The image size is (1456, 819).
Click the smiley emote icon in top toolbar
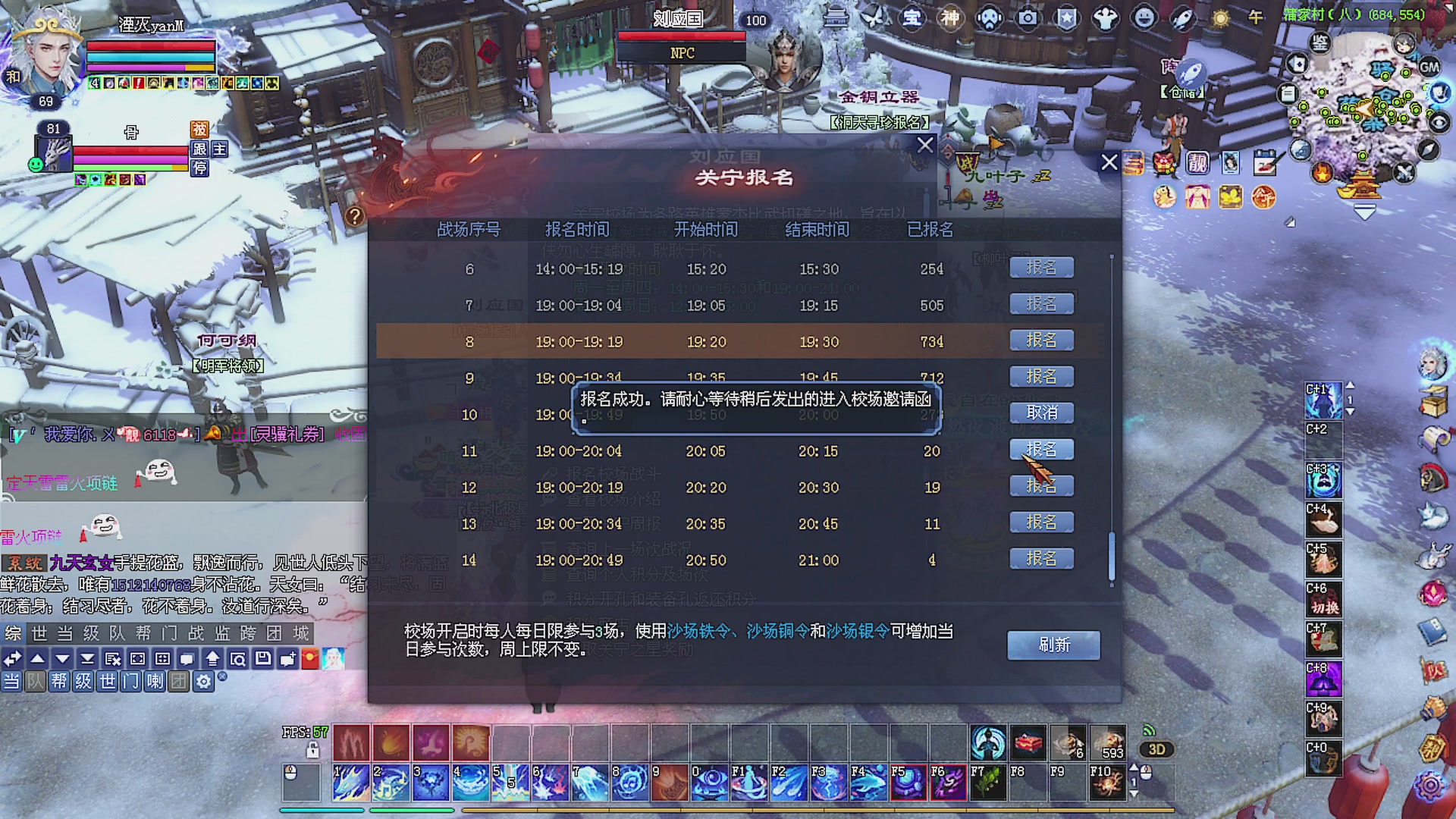(1143, 18)
